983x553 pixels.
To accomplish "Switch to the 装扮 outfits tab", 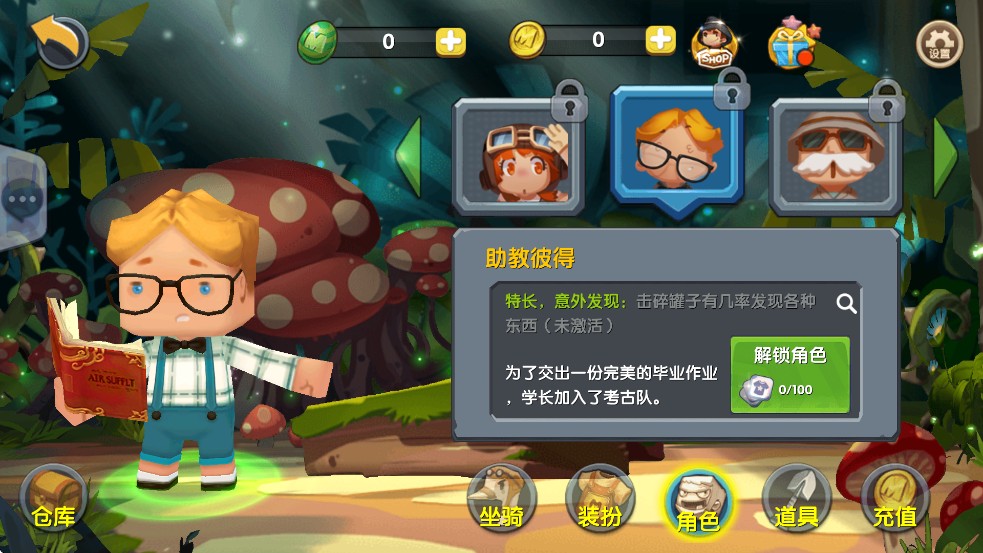I will pyautogui.click(x=600, y=499).
